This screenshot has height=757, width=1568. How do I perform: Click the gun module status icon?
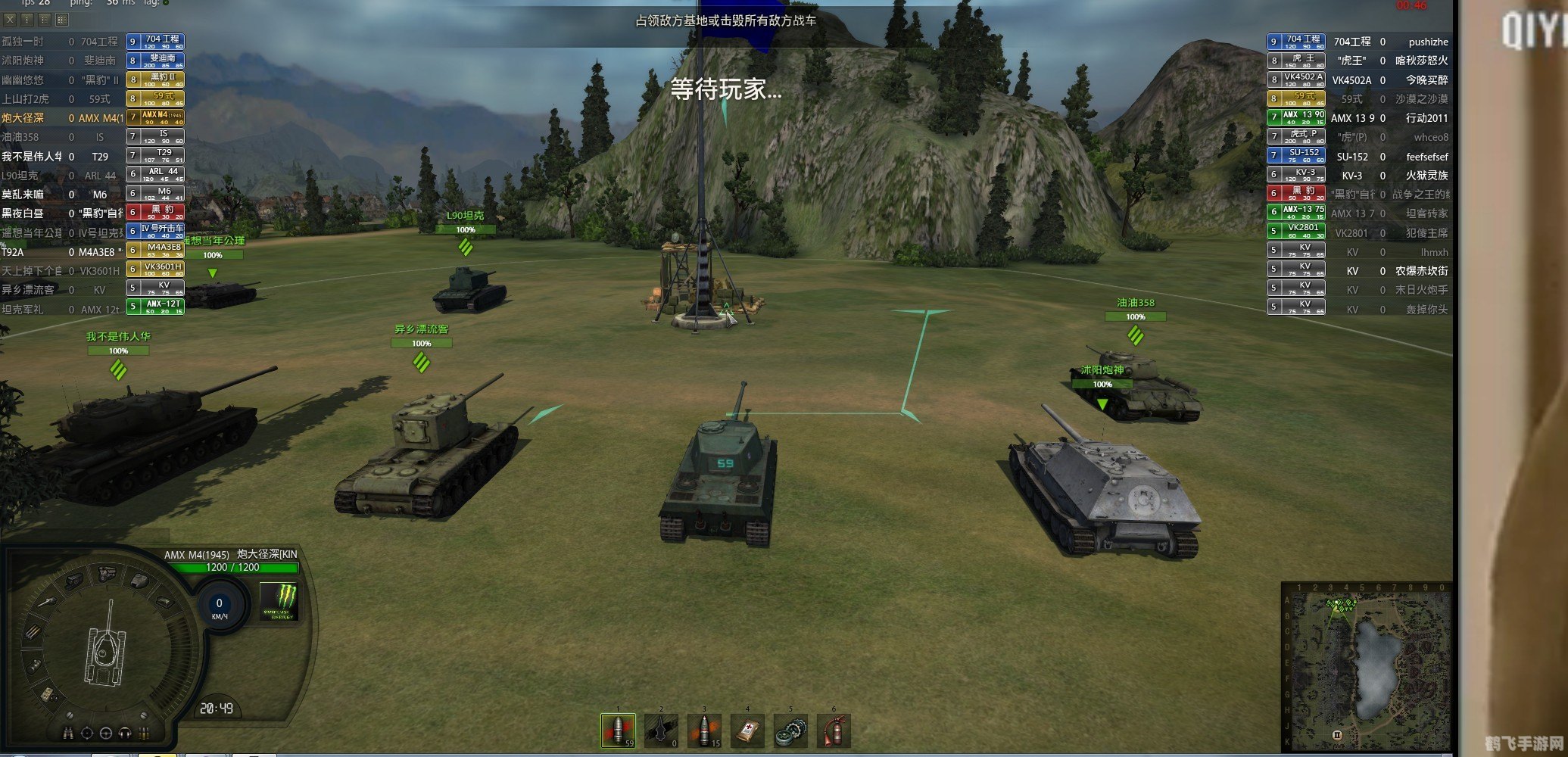45,603
